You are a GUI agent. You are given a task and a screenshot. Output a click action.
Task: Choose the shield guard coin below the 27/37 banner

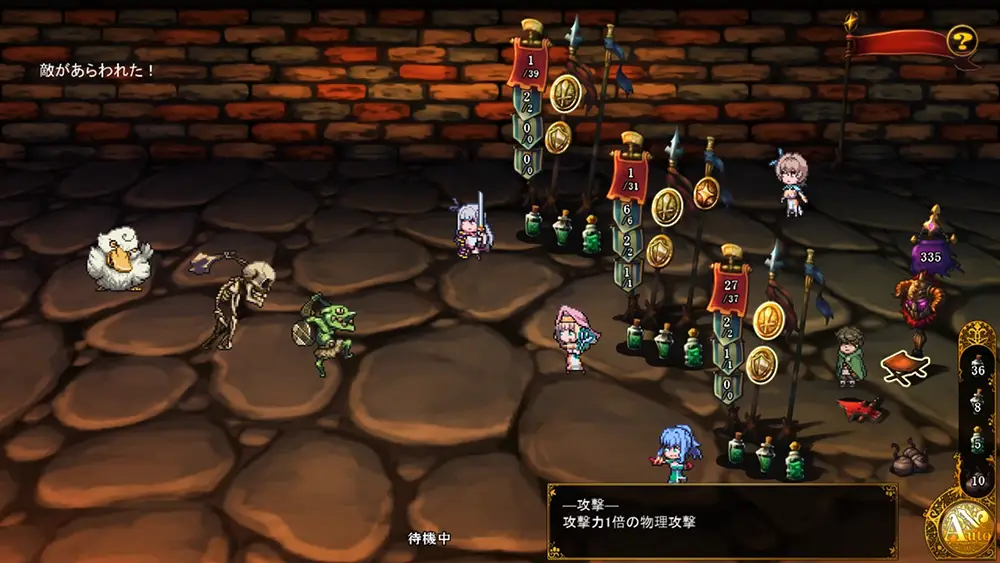click(x=761, y=364)
